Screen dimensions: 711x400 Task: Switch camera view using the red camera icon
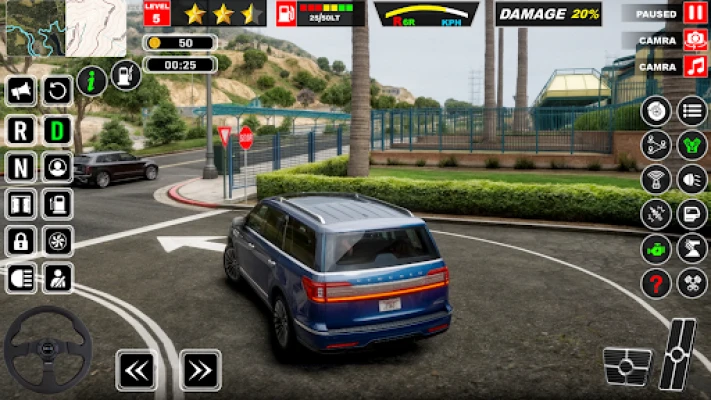[x=695, y=40]
